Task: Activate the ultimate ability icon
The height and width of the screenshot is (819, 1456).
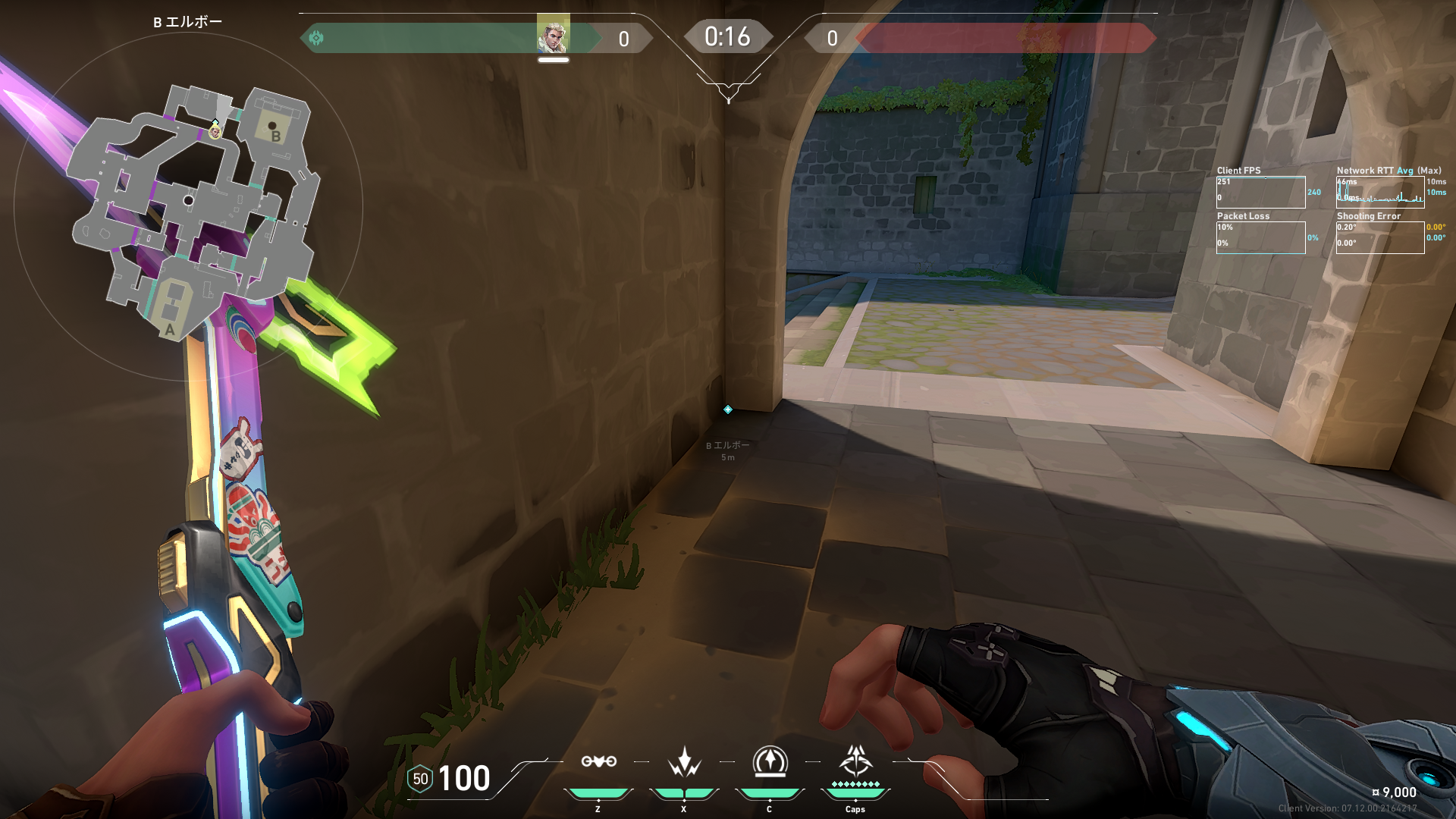Action: [855, 760]
